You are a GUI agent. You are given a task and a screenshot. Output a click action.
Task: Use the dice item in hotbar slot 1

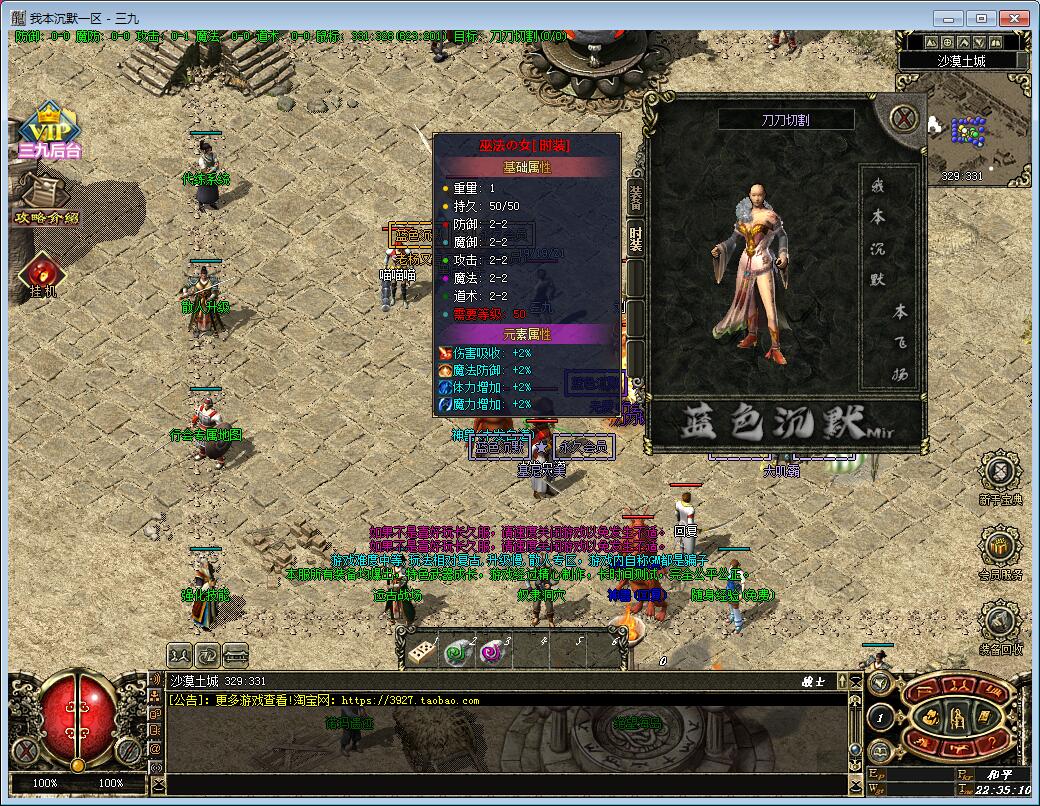tap(421, 652)
